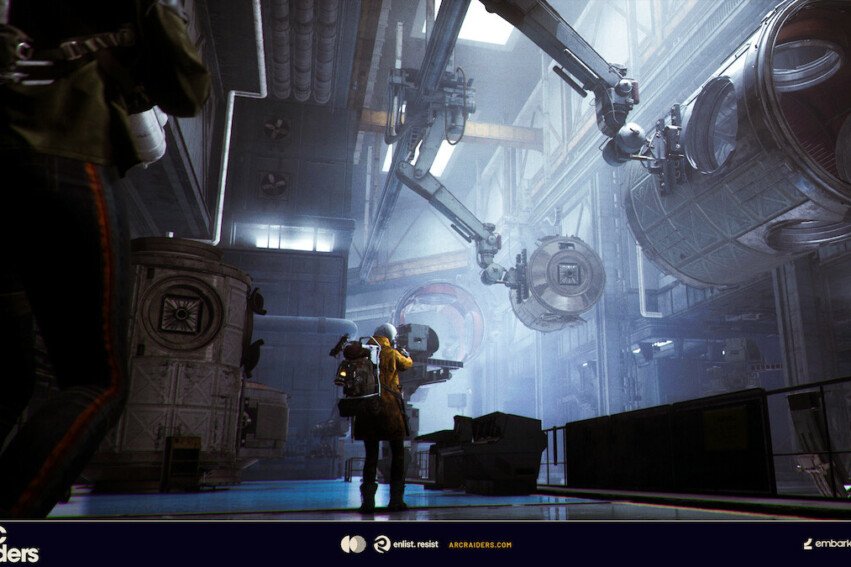This screenshot has width=851, height=567.
Task: Click the Embark logo in the footer
Action: [826, 544]
